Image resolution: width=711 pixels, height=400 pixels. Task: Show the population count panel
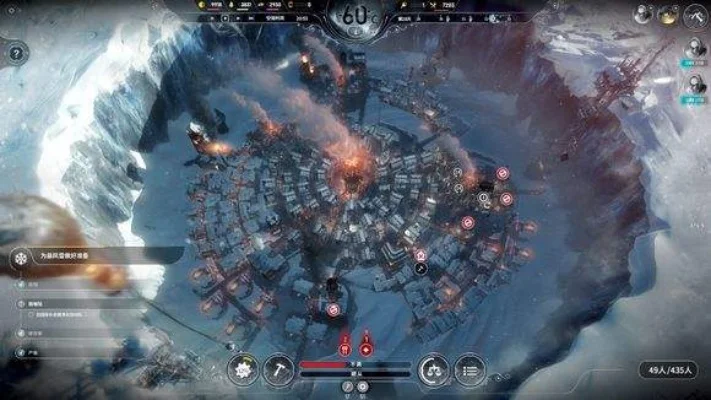670,371
